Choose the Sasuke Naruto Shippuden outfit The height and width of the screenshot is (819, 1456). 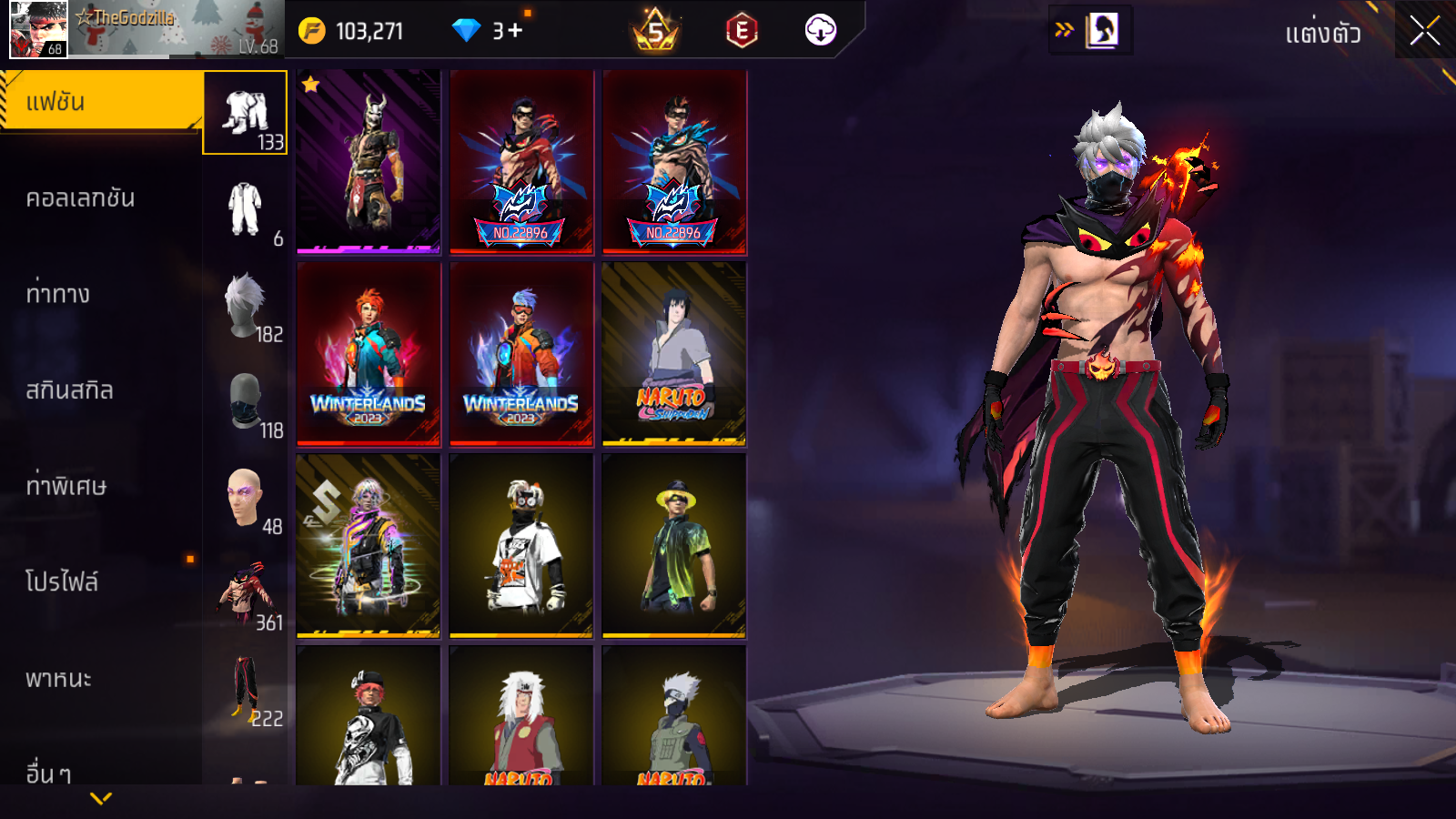(x=674, y=354)
